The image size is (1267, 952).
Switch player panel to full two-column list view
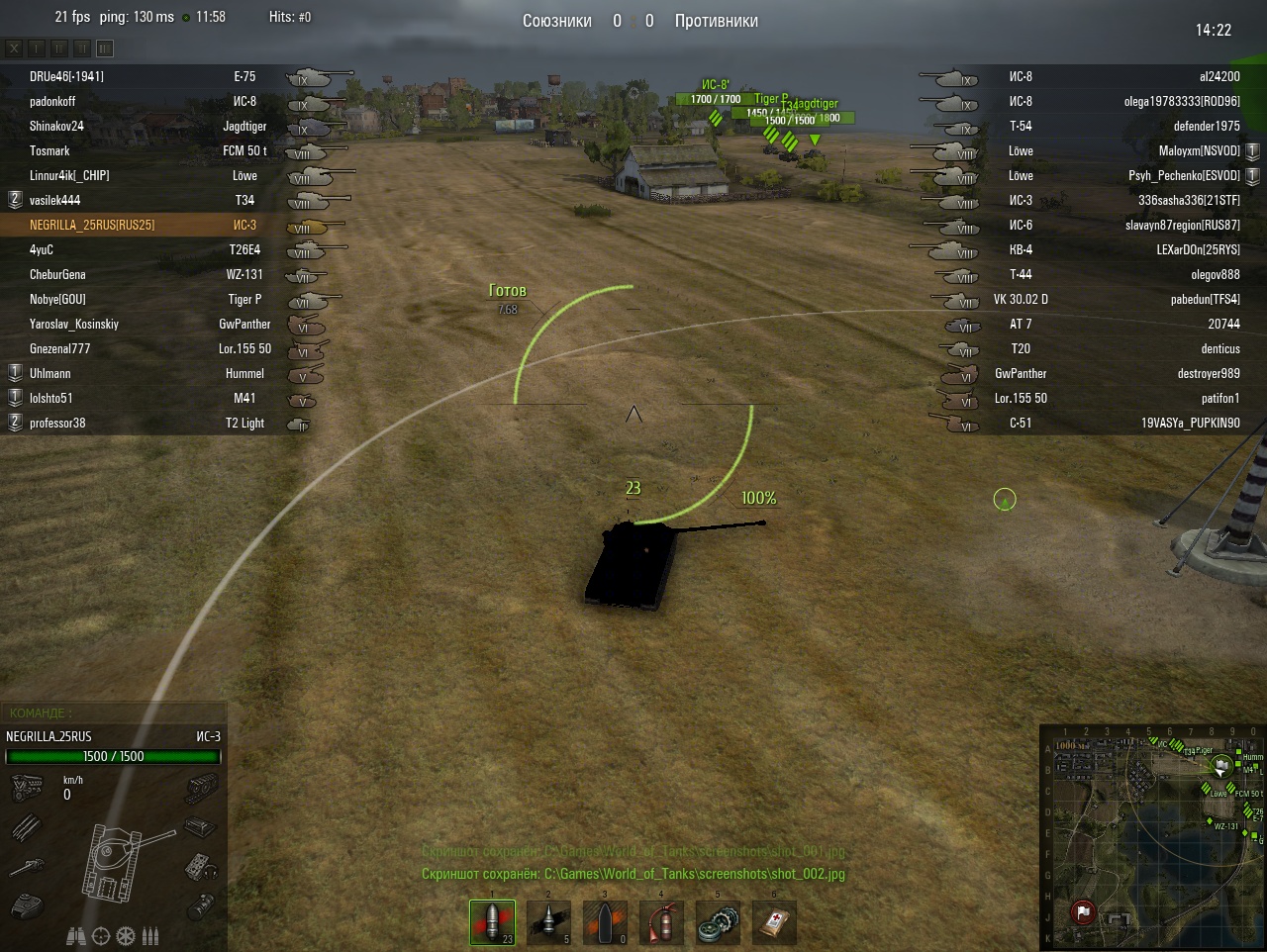pos(105,48)
